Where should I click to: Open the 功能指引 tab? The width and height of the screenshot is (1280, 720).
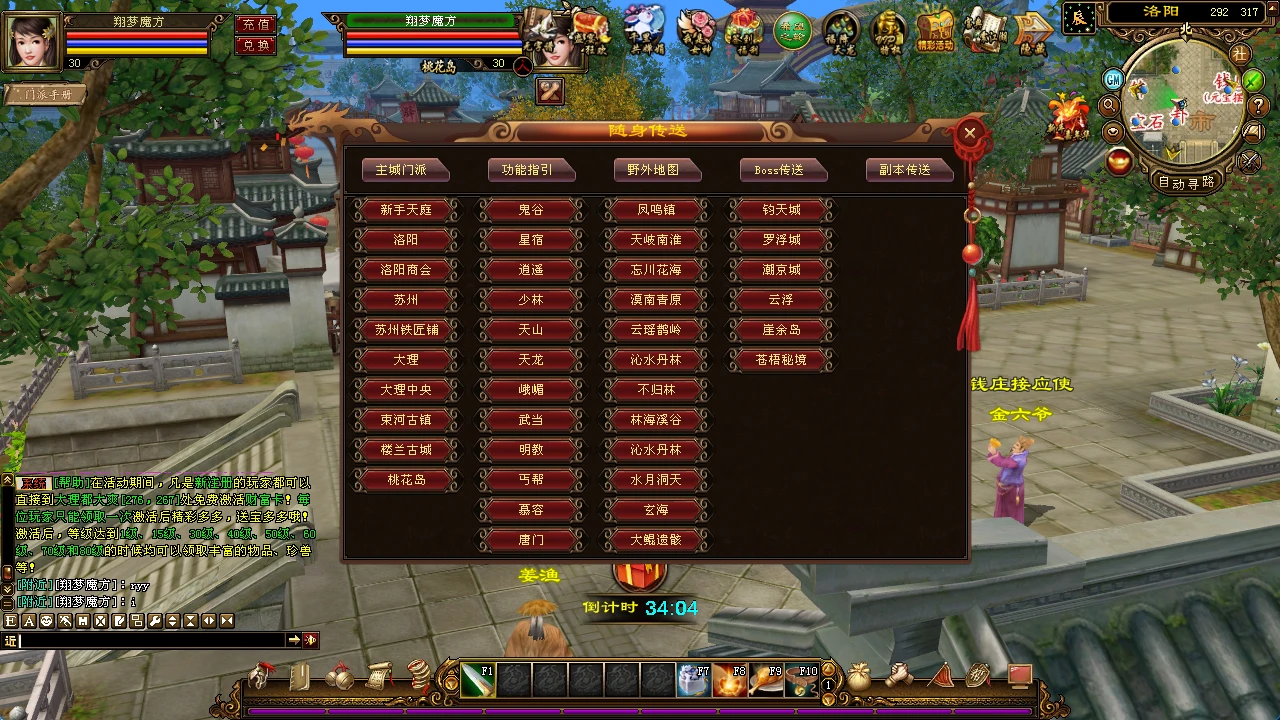531,170
